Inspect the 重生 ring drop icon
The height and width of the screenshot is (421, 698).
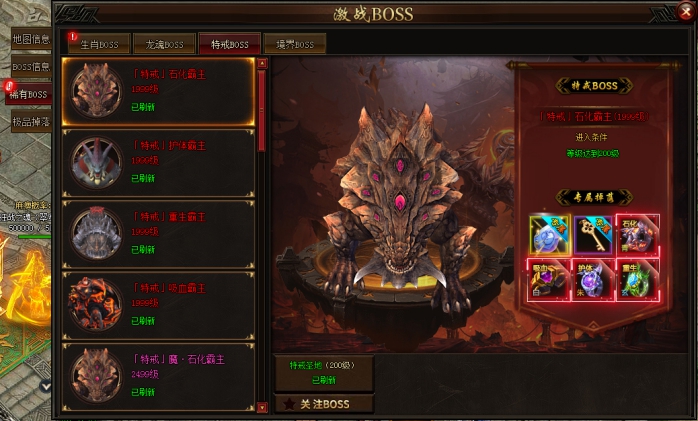(642, 280)
